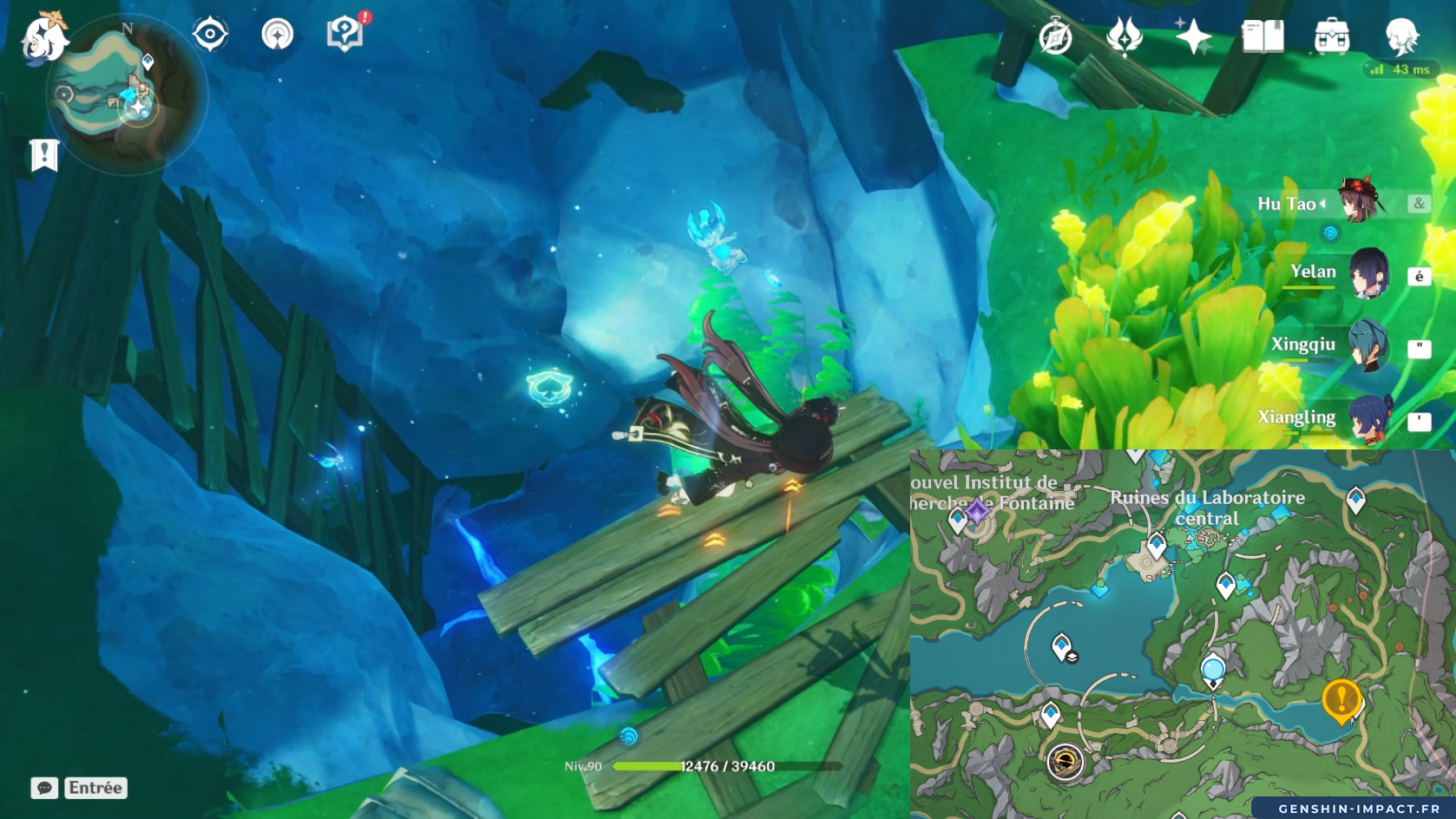1456x819 pixels.
Task: Open the inventory backpack icon
Action: coord(1332,37)
